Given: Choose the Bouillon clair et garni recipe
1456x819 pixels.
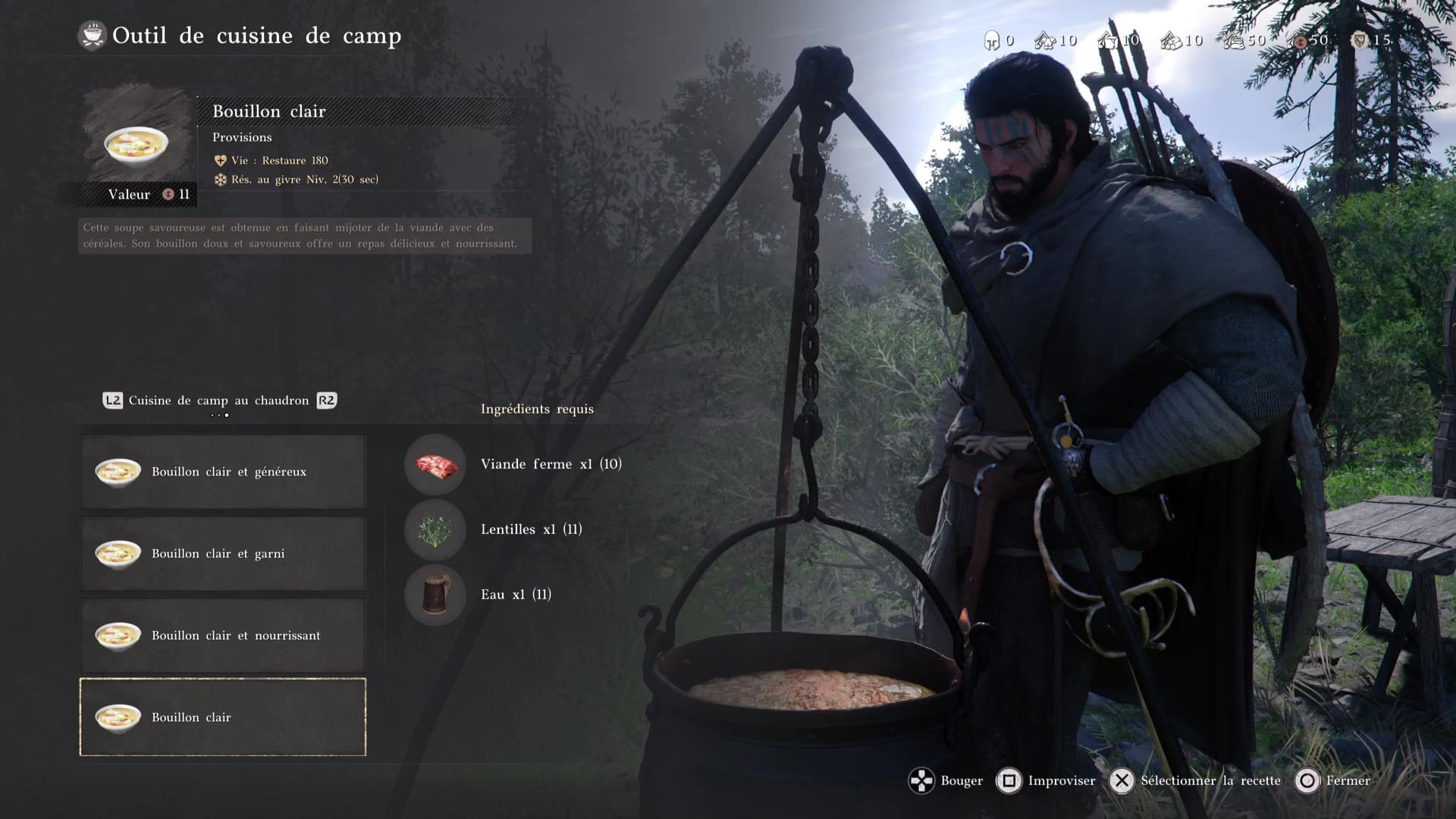Looking at the screenshot, I should (222, 554).
